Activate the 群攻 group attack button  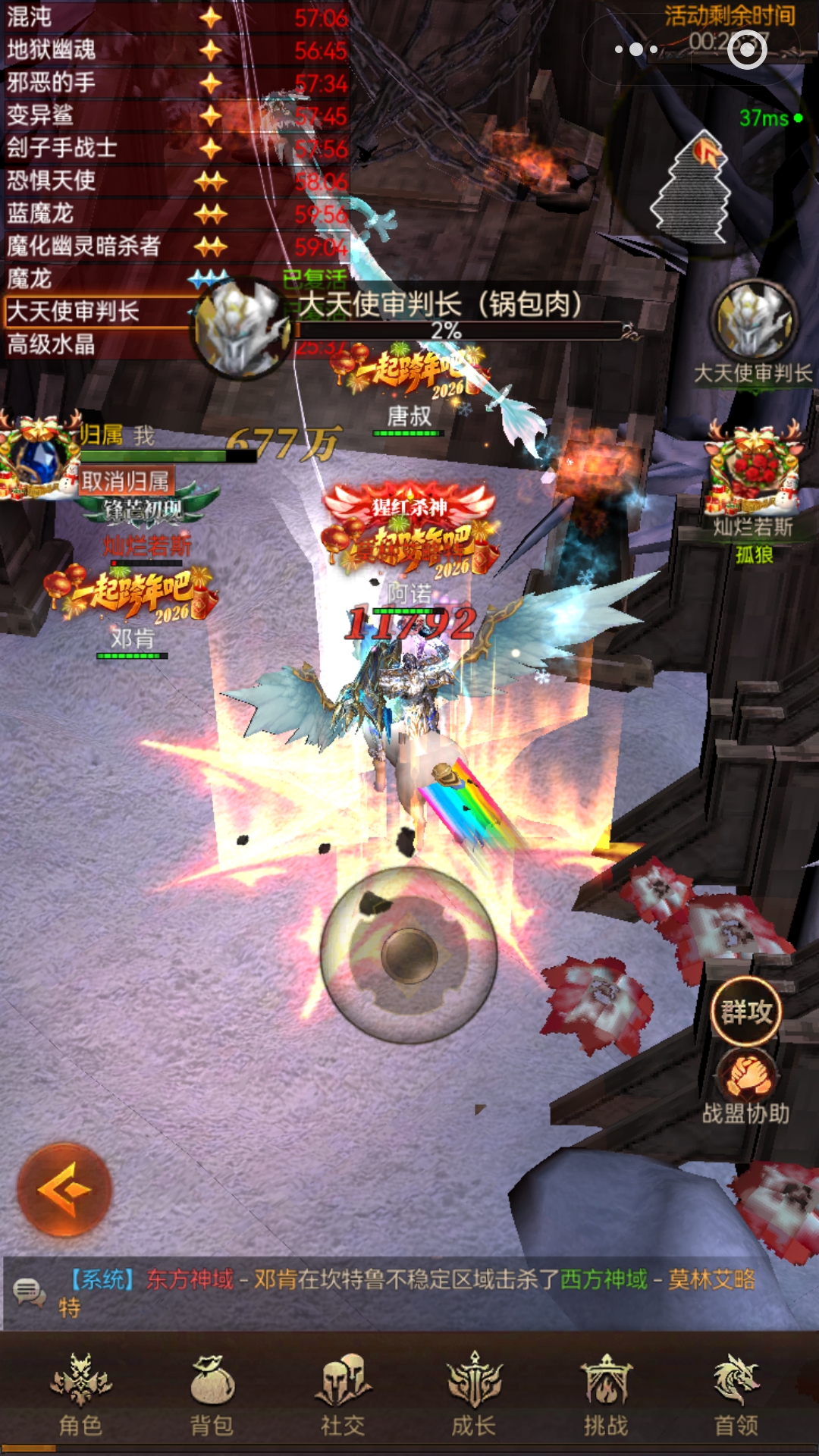coord(746,1012)
